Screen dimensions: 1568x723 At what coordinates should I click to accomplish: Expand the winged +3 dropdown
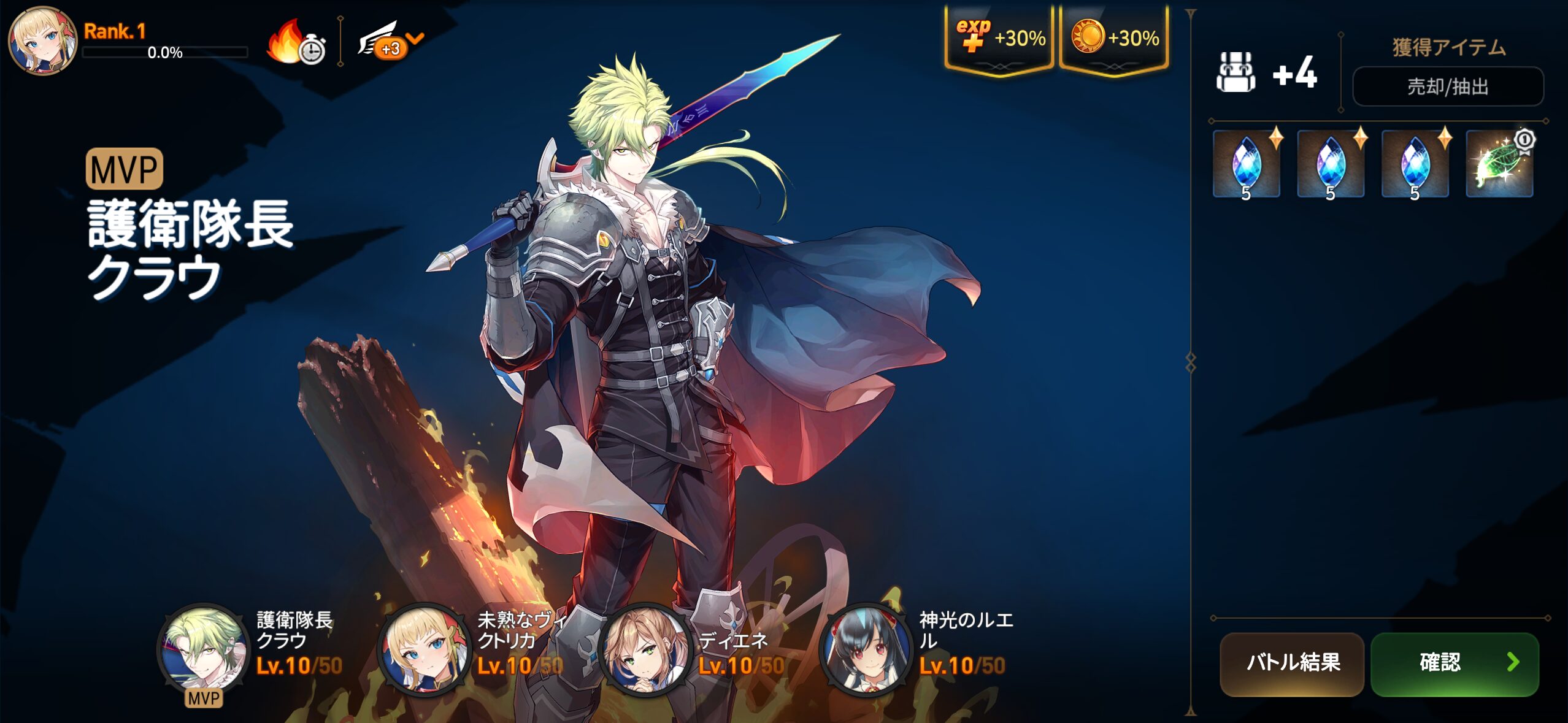[391, 42]
